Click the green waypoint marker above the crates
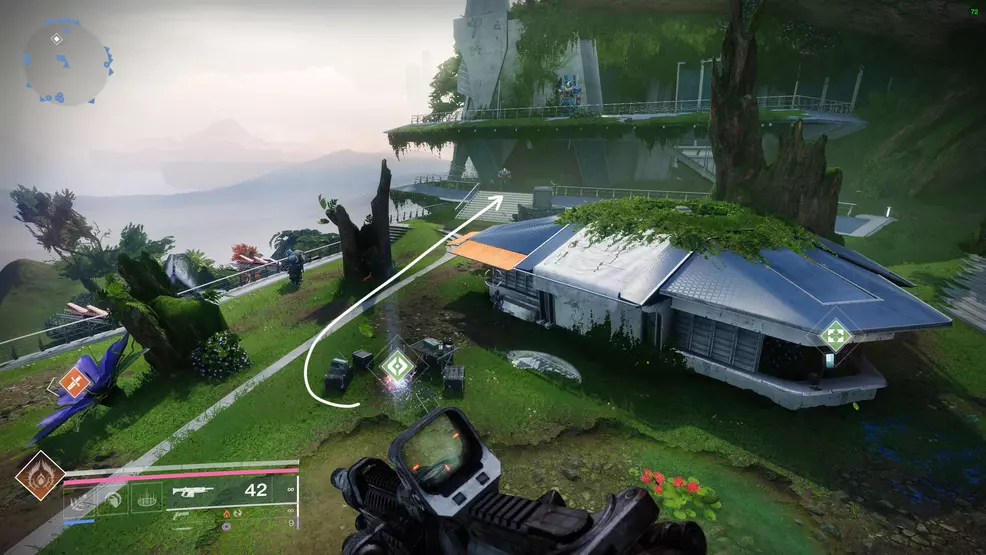Viewport: 986px width, 555px height. (x=398, y=367)
